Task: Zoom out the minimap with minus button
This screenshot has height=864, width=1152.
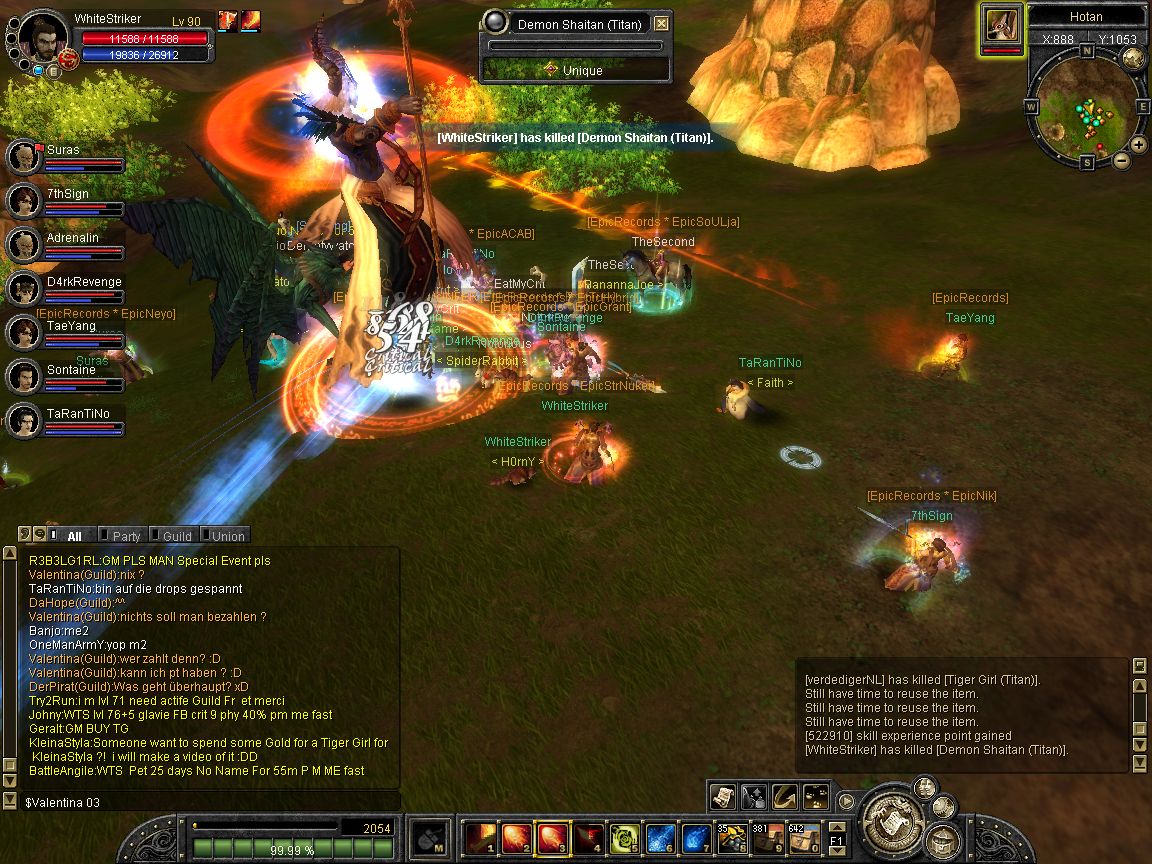Action: tap(1121, 160)
